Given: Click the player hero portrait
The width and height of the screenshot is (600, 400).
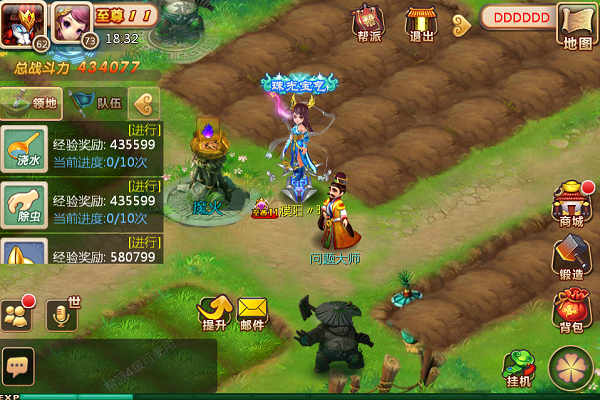Looking at the screenshot, I should click(23, 23).
